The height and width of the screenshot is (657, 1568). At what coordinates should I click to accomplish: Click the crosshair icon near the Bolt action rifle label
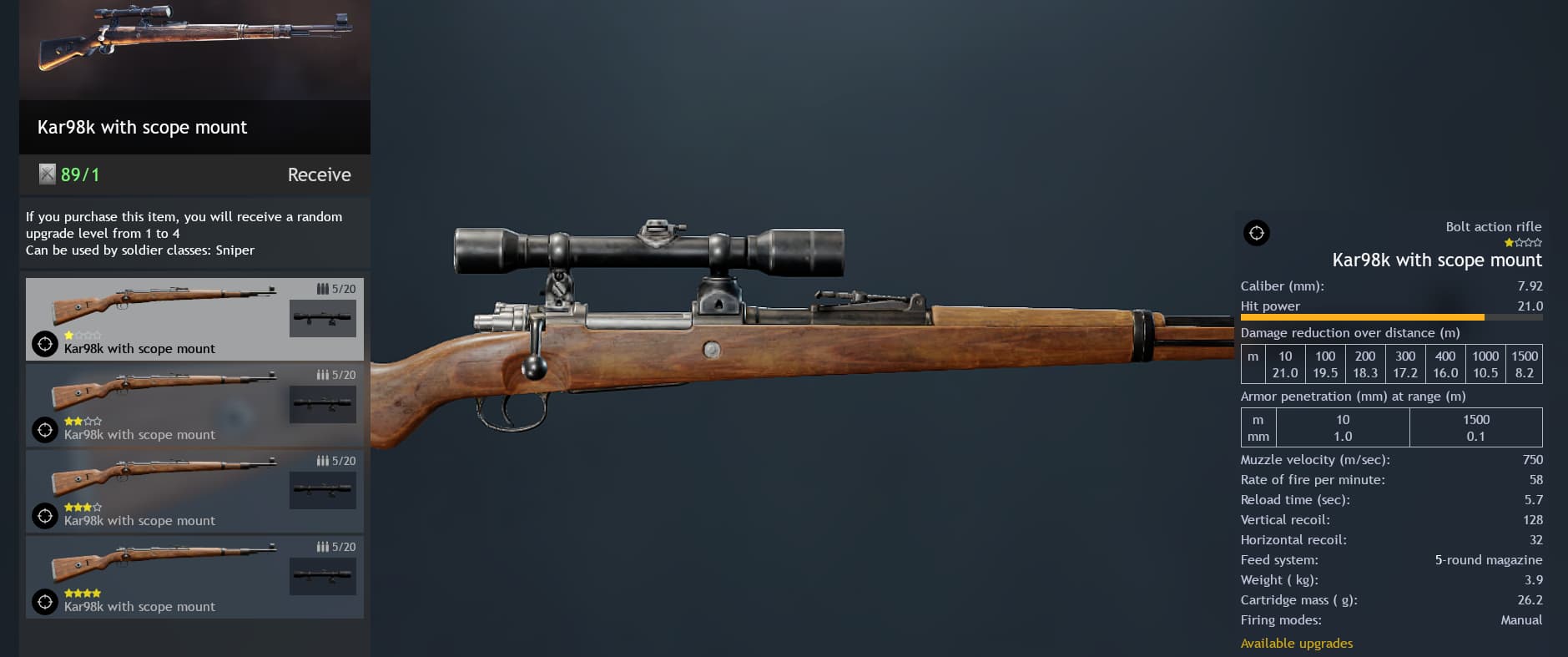click(1256, 233)
